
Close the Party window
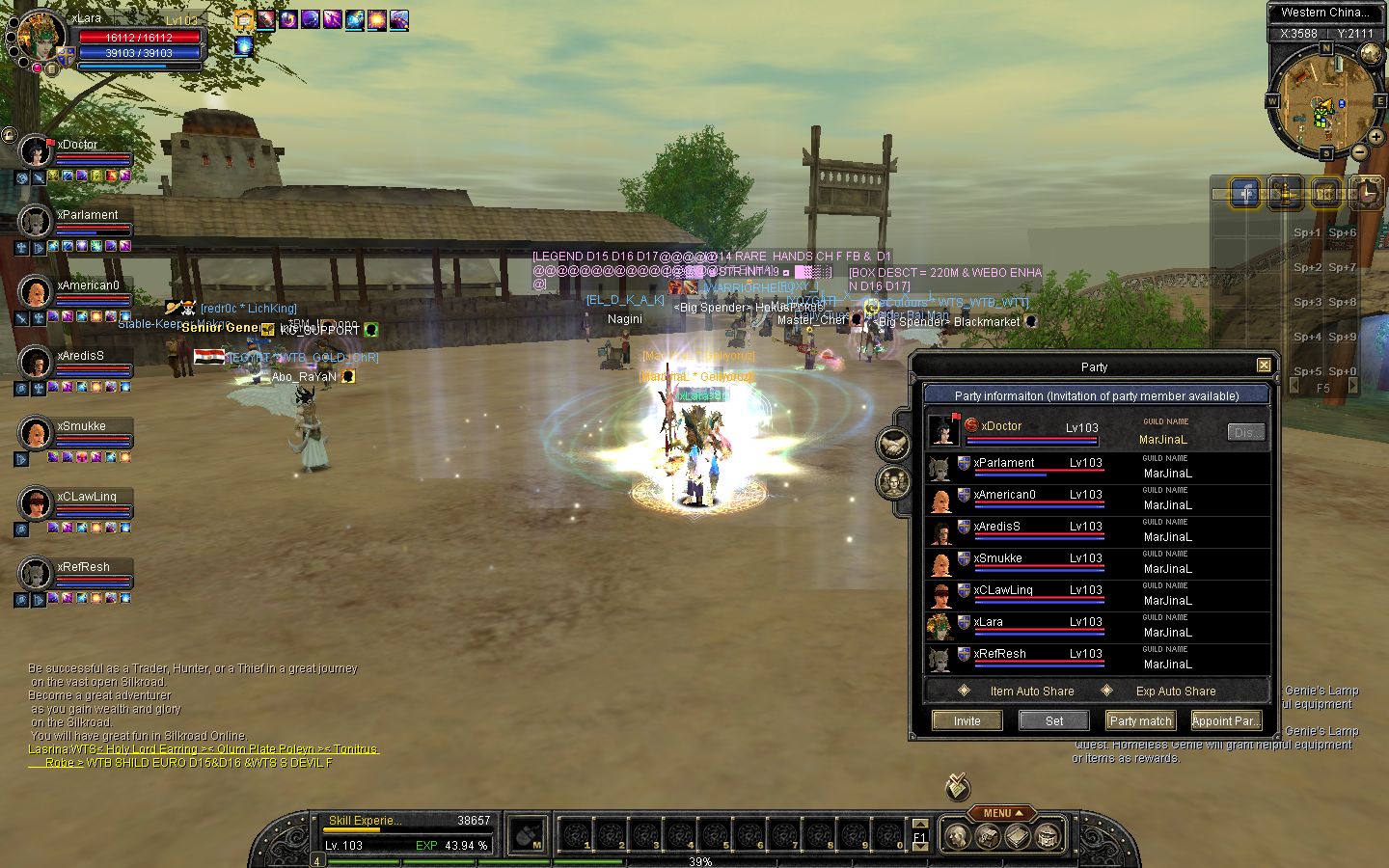pos(1264,366)
